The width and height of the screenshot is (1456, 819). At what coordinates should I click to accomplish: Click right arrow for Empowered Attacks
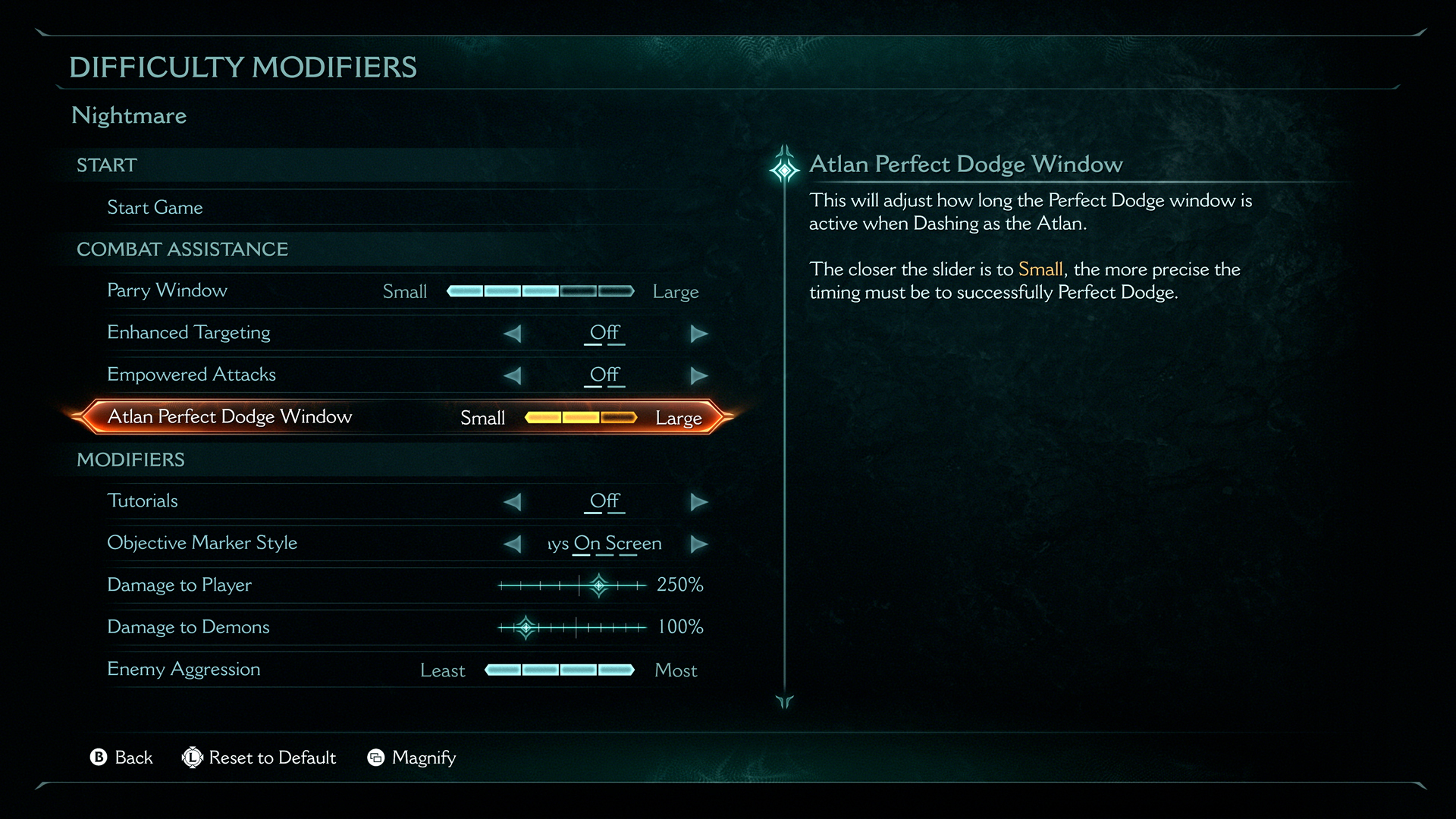point(698,375)
